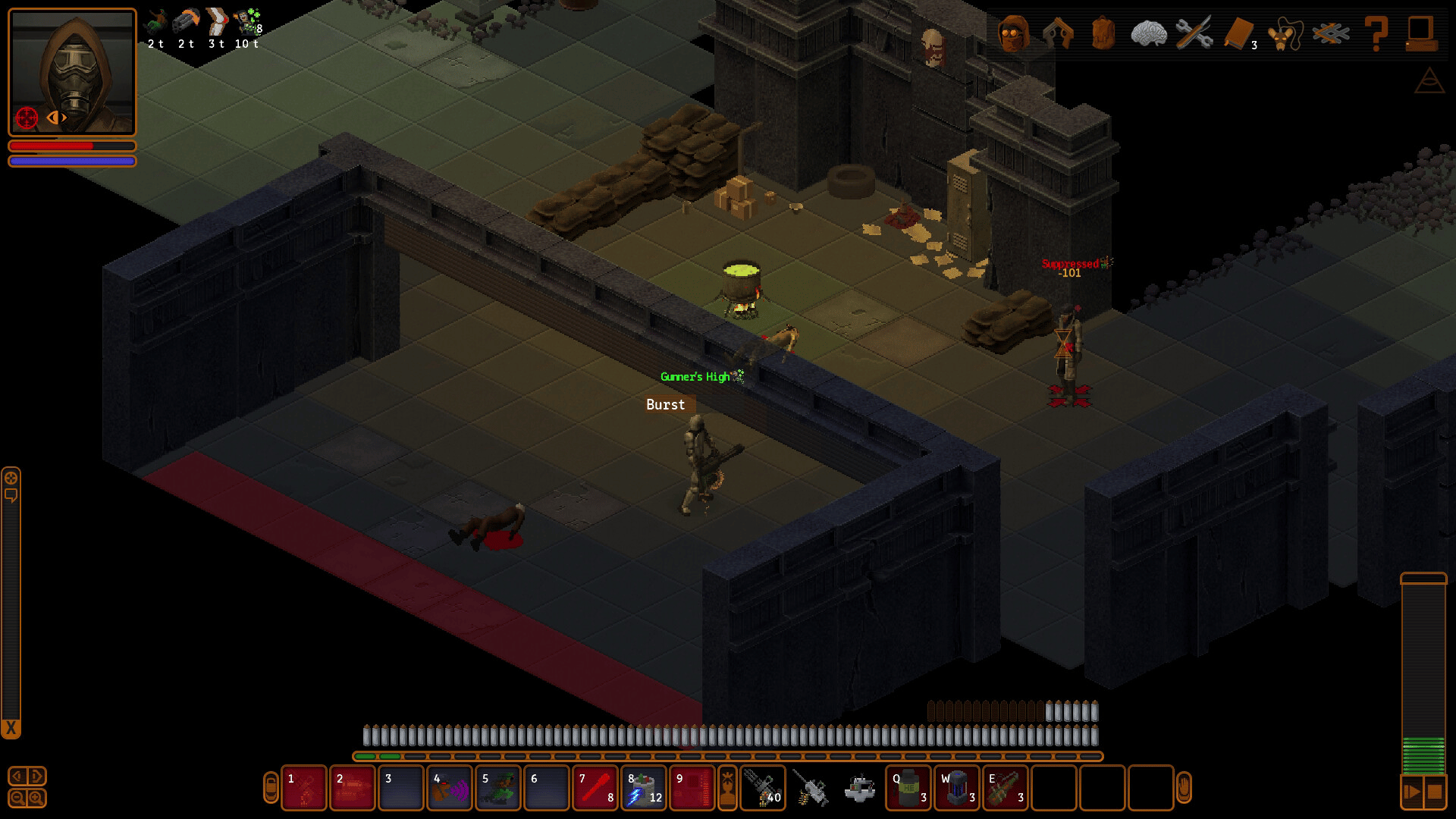Activate hotbar slot 7 red flare
Screen dimensions: 1456x819
(595, 788)
